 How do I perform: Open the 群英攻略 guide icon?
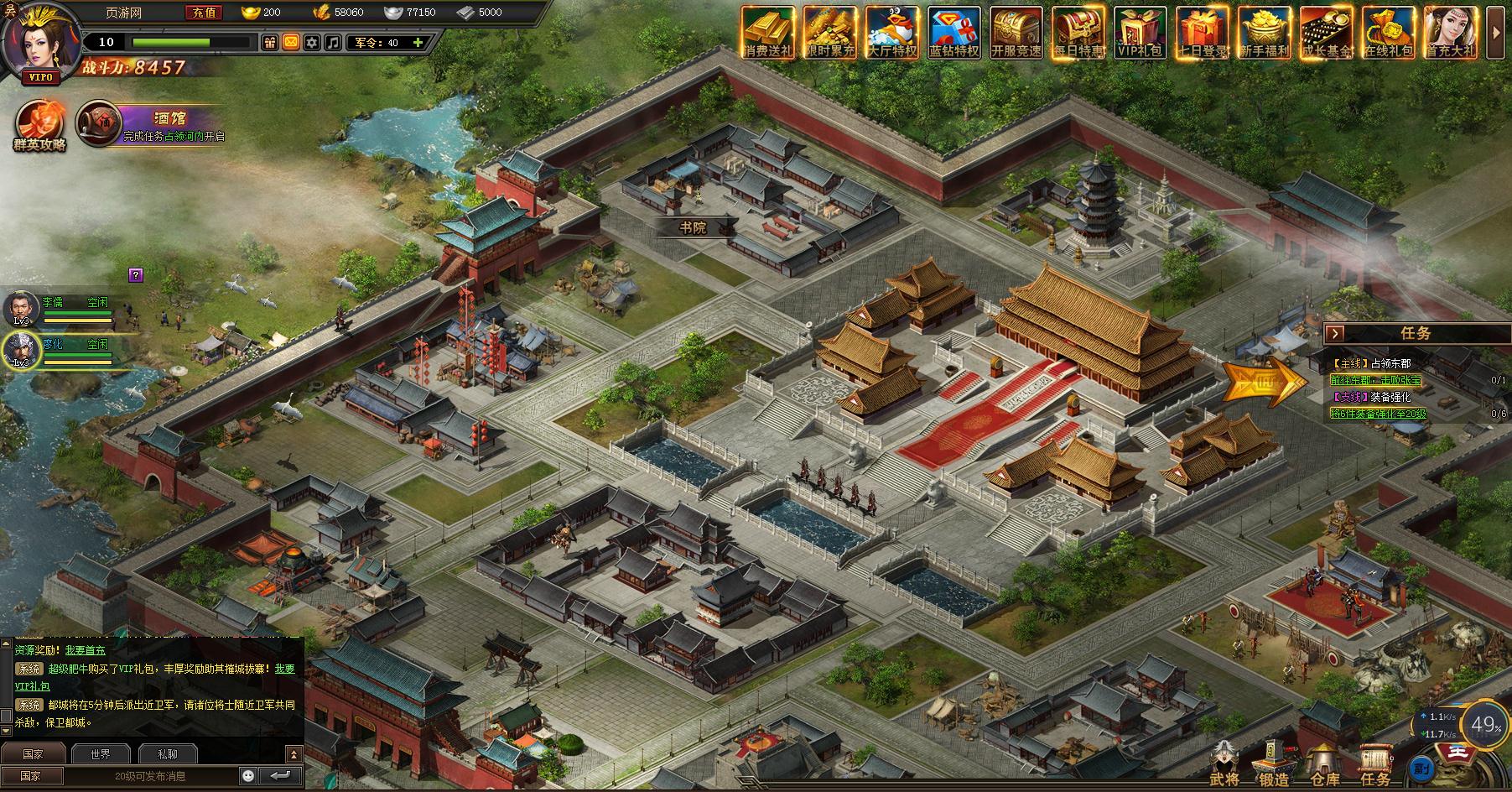[x=39, y=126]
